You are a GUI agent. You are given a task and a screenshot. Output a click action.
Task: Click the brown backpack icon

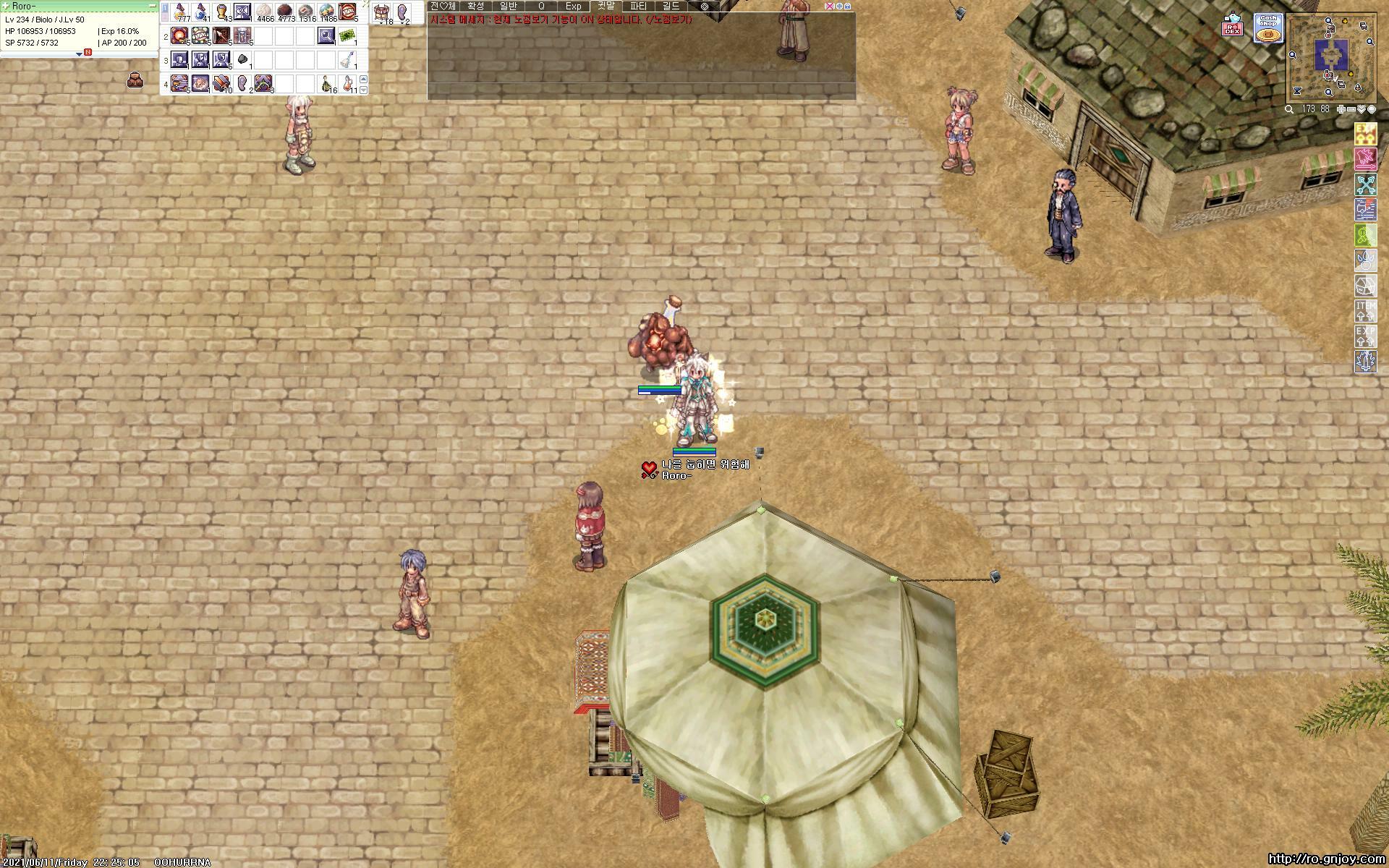pyautogui.click(x=135, y=80)
